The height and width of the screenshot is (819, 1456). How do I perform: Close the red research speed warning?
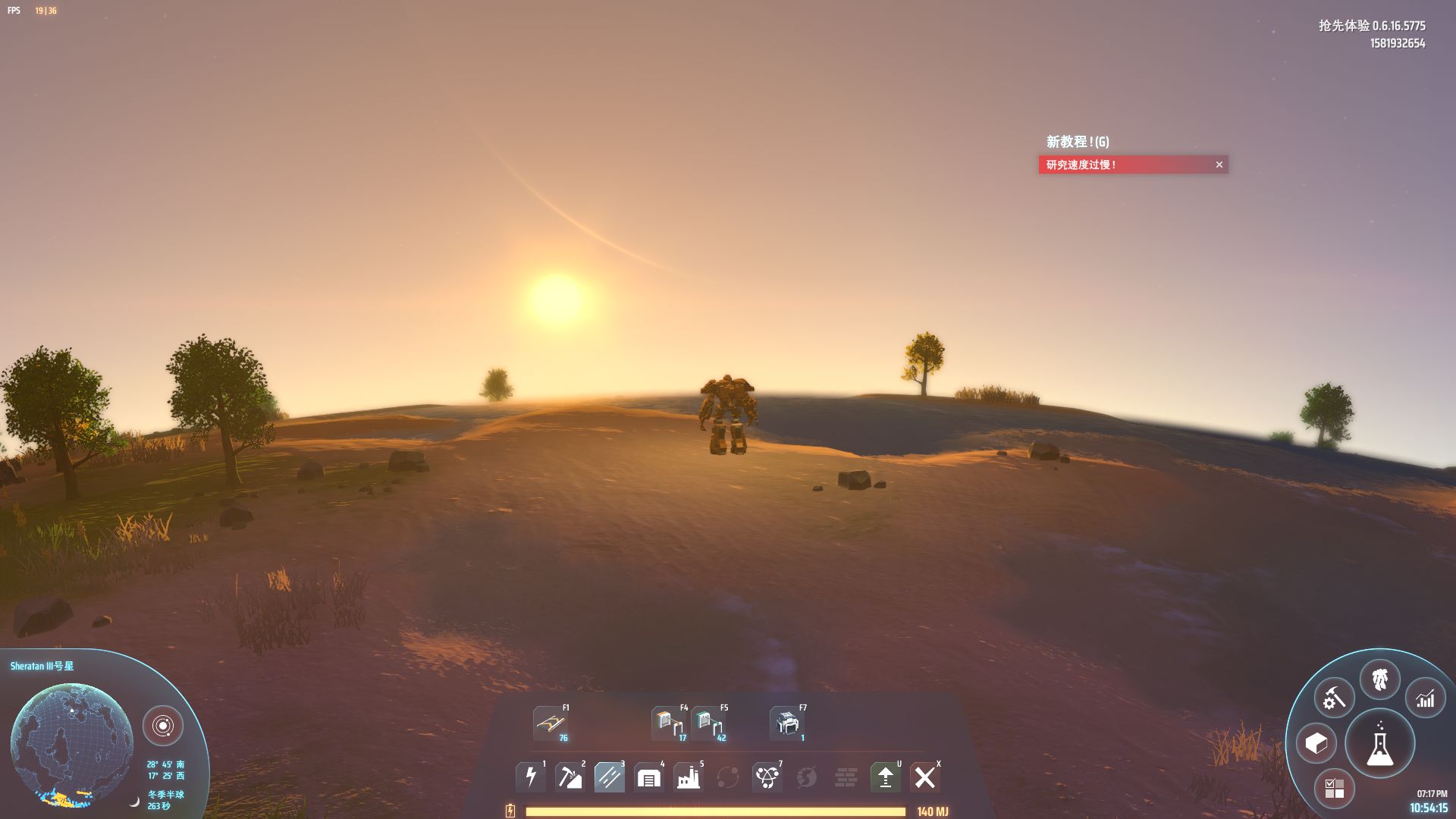(x=1219, y=165)
